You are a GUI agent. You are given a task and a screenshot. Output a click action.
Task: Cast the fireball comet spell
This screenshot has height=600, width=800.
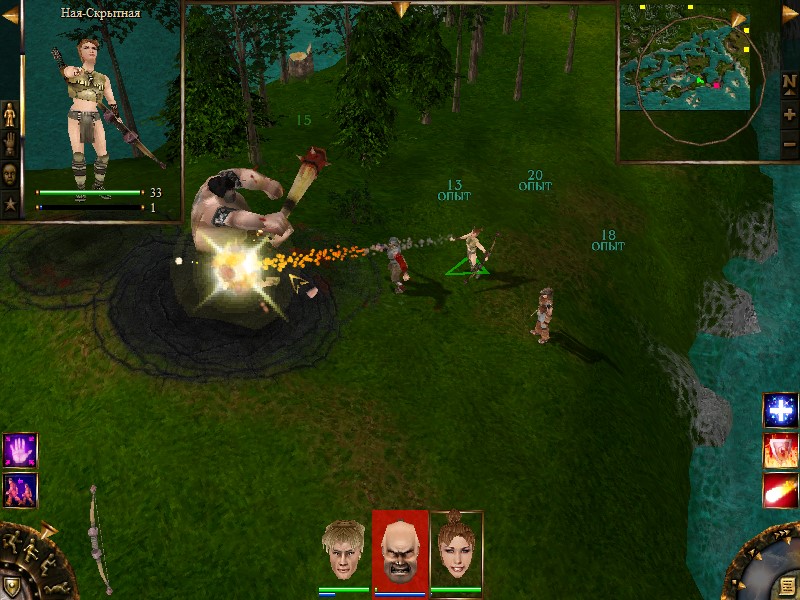(780, 490)
